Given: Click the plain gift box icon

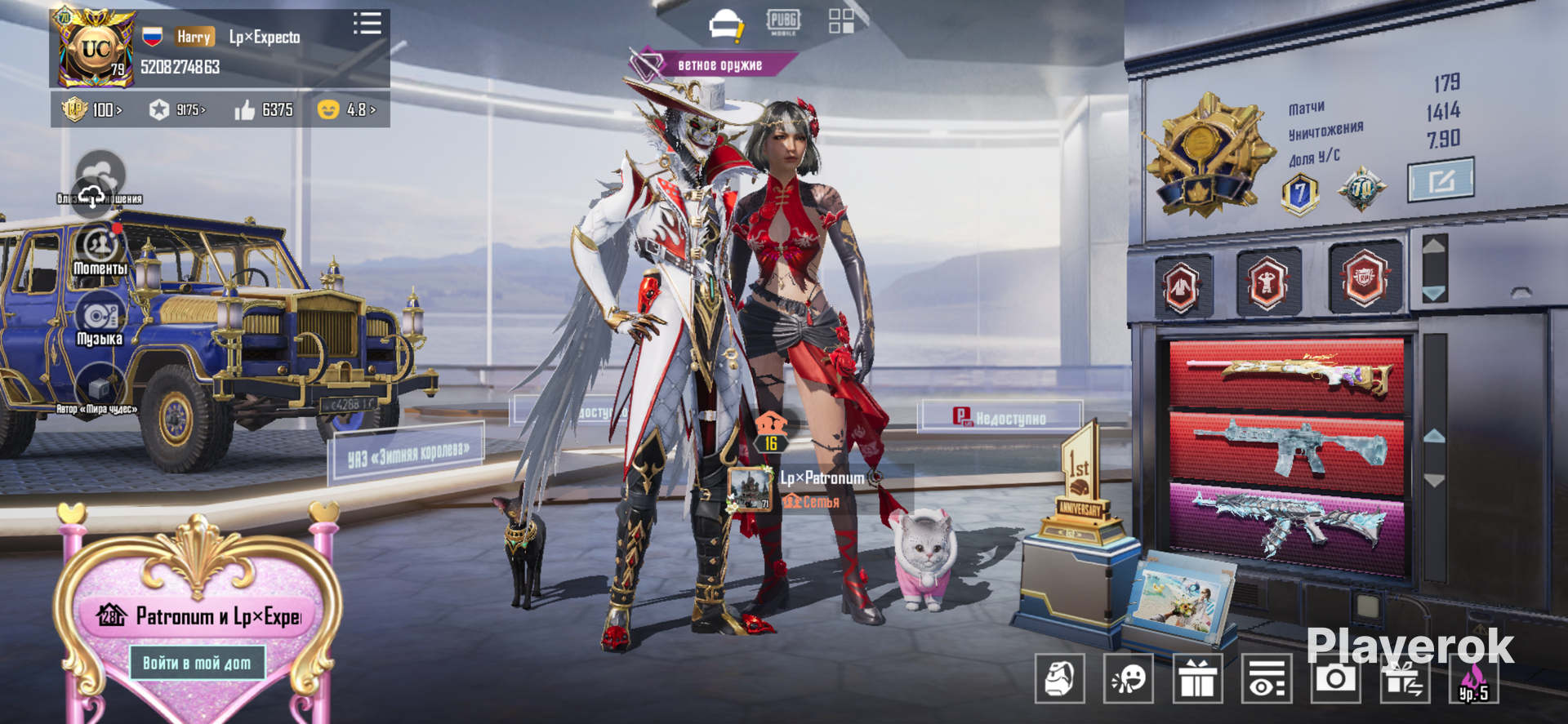Looking at the screenshot, I should 1197,678.
